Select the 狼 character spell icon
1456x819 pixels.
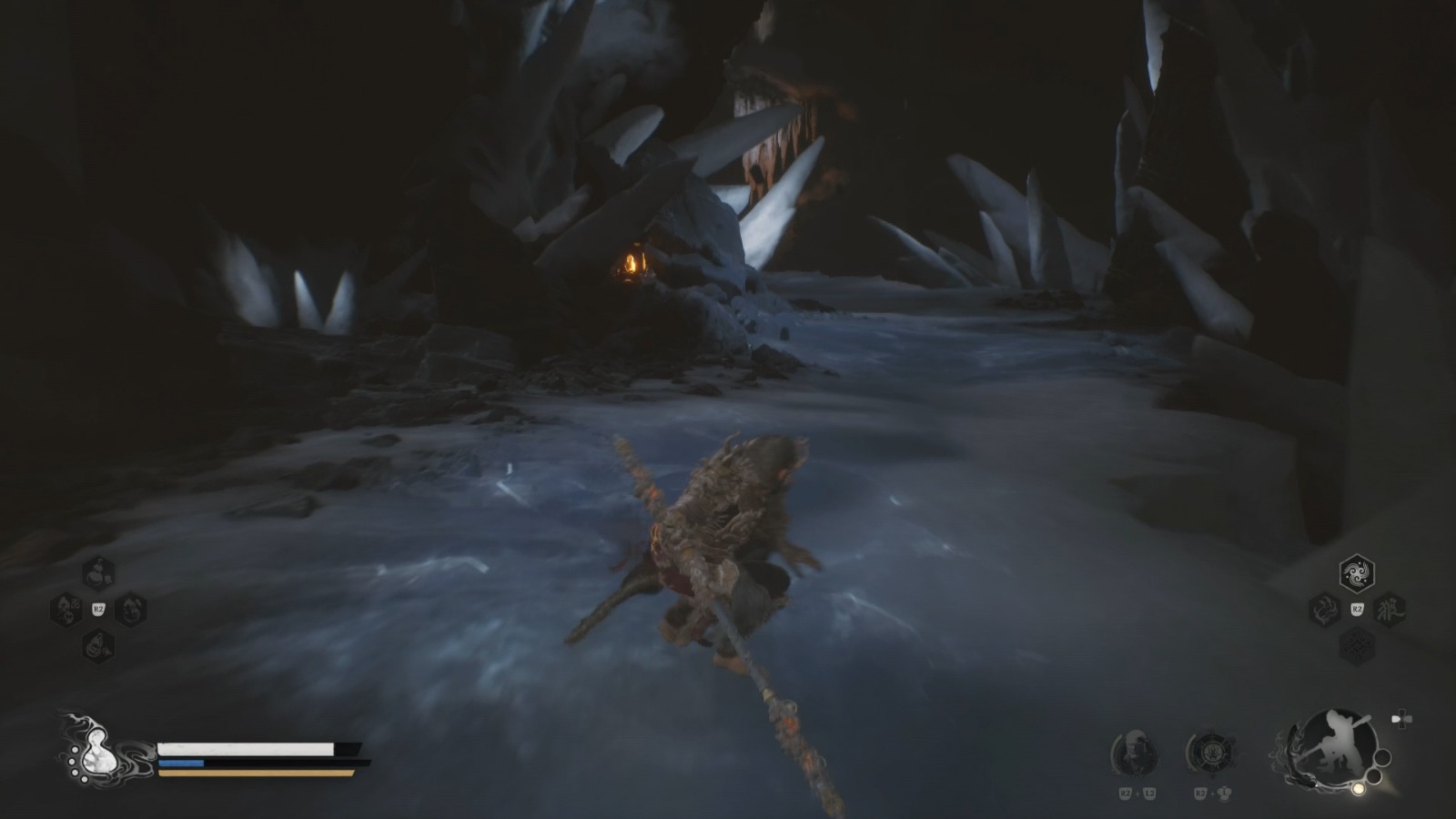(x=1390, y=609)
